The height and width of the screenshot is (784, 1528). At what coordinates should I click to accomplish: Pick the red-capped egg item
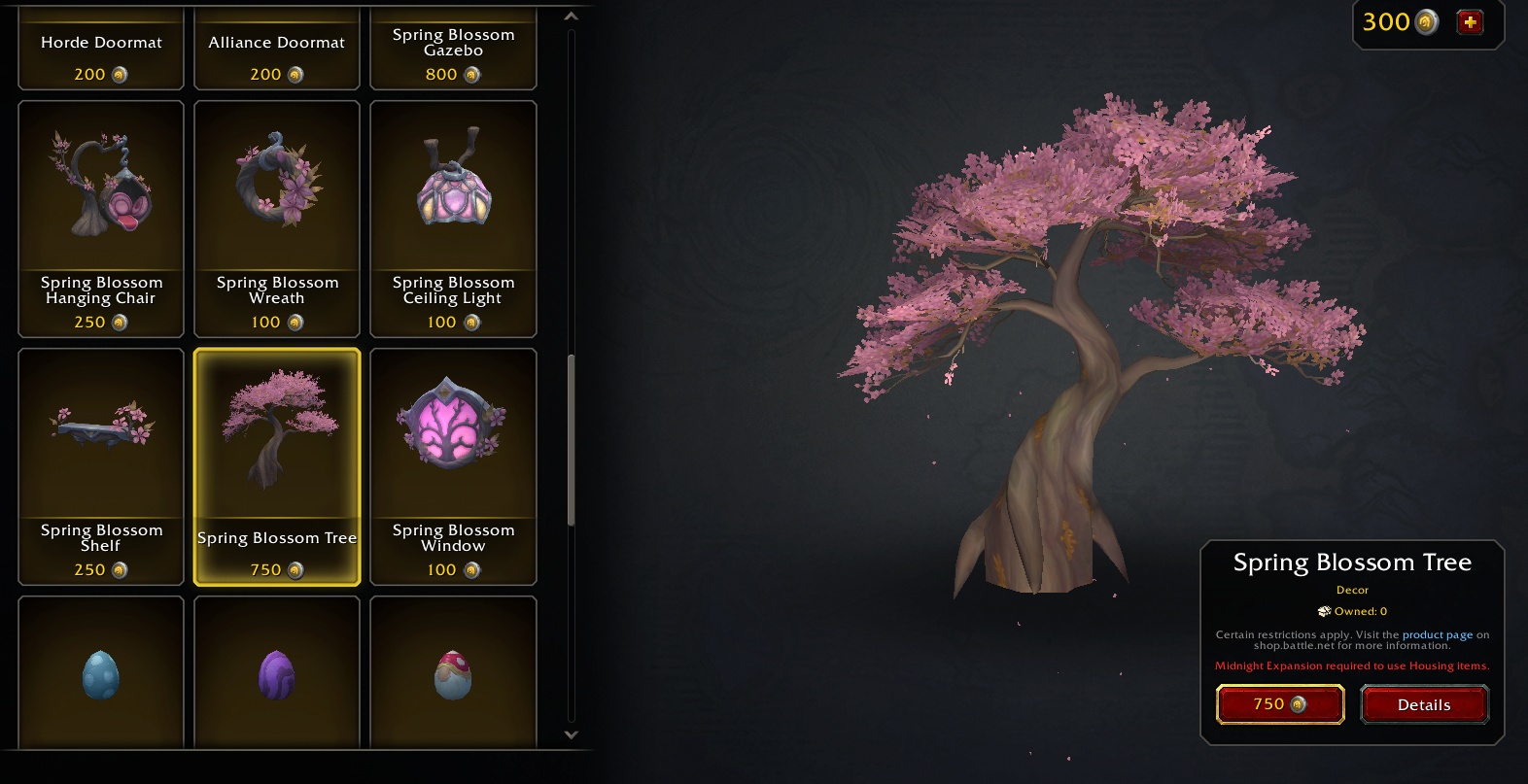point(453,673)
